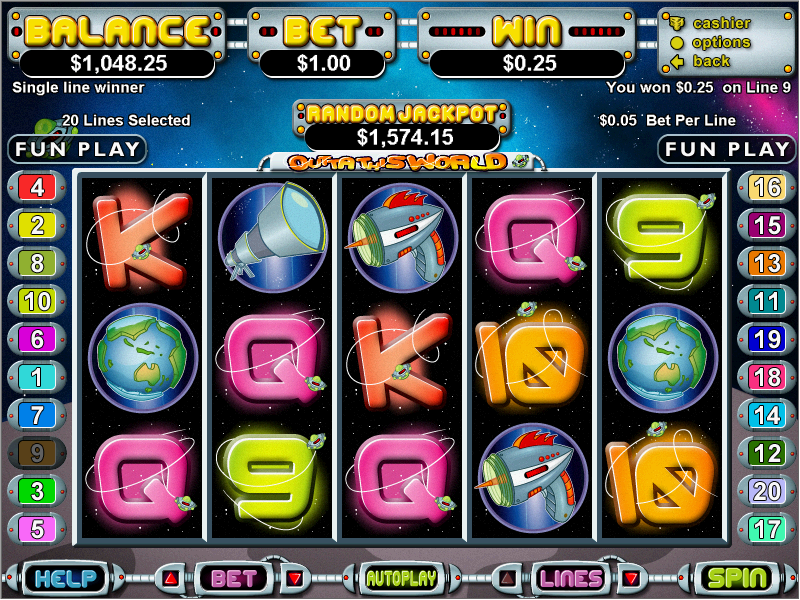Increase the bet with the red up arrow
Viewport: 800px width, 600px height.
pyautogui.click(x=171, y=578)
